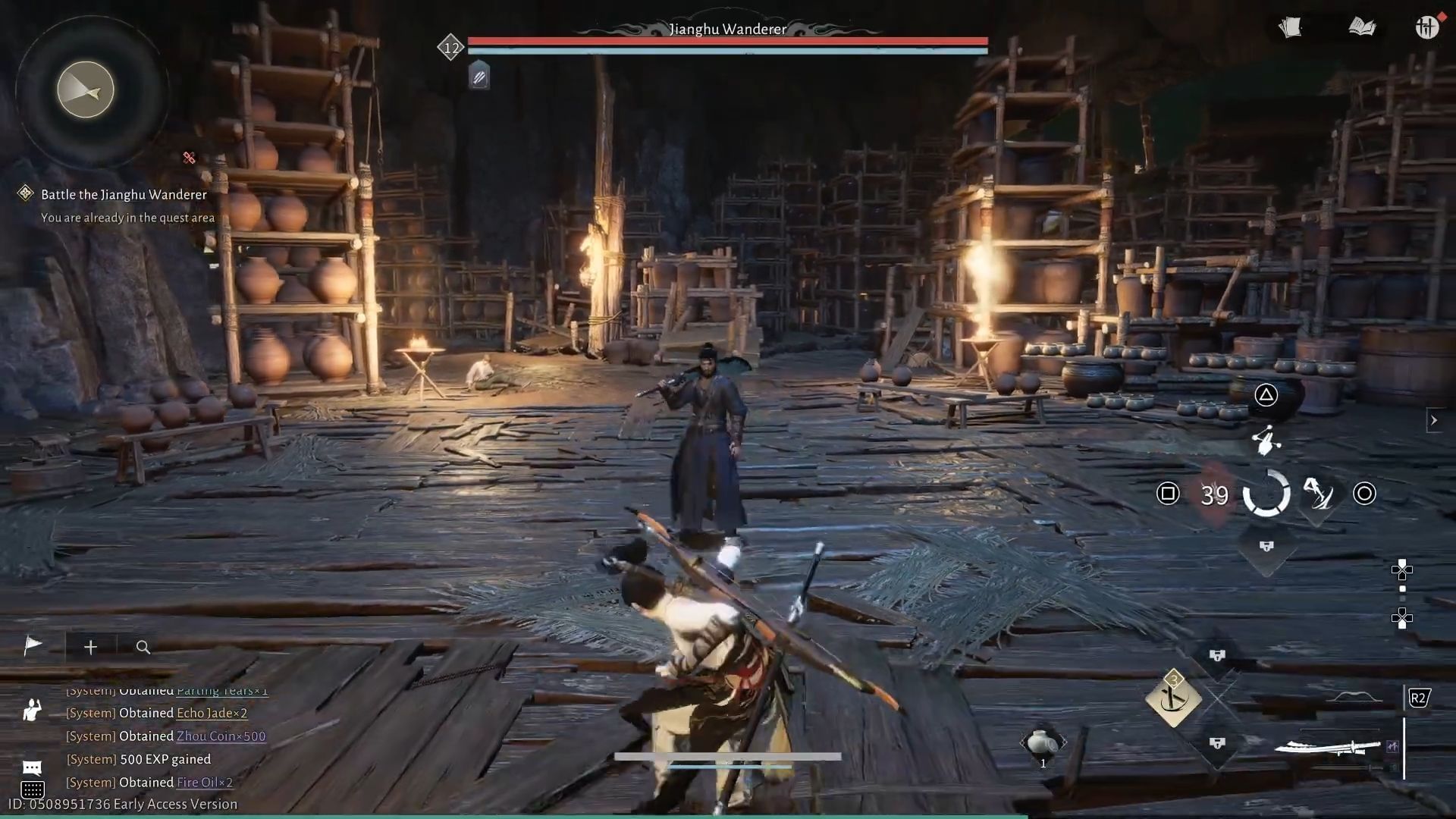Select the gold skill with 3 charges
1456x819 pixels.
click(1174, 701)
